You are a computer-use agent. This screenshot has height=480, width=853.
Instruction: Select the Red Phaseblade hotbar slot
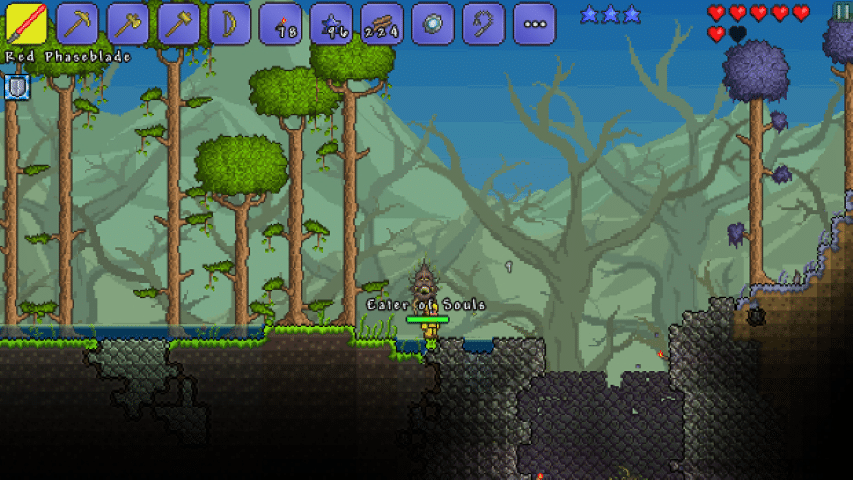26,24
